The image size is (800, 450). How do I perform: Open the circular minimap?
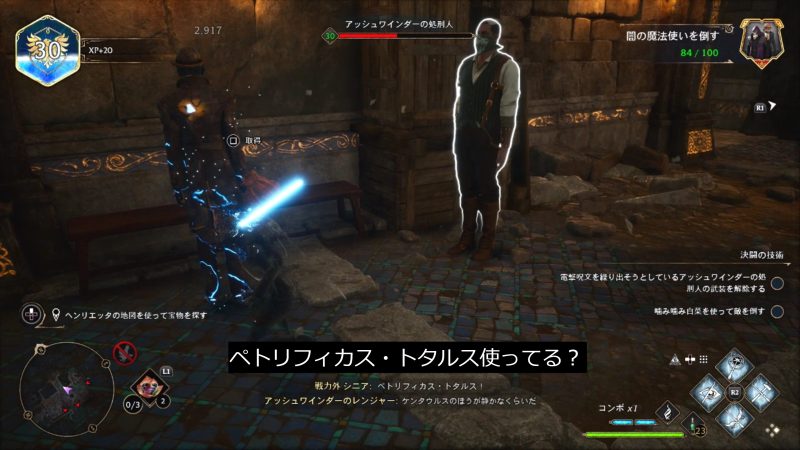(x=60, y=381)
